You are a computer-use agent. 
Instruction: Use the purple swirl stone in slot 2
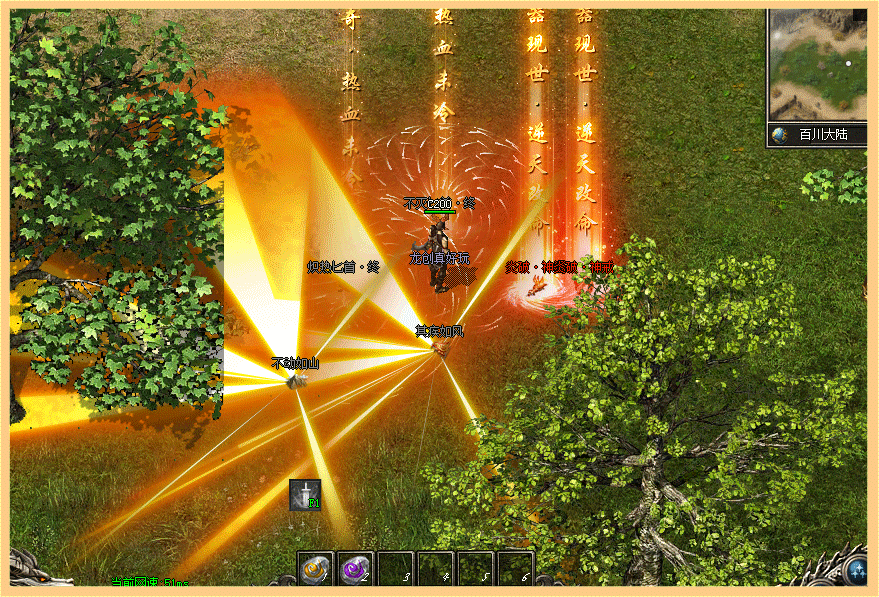355,568
